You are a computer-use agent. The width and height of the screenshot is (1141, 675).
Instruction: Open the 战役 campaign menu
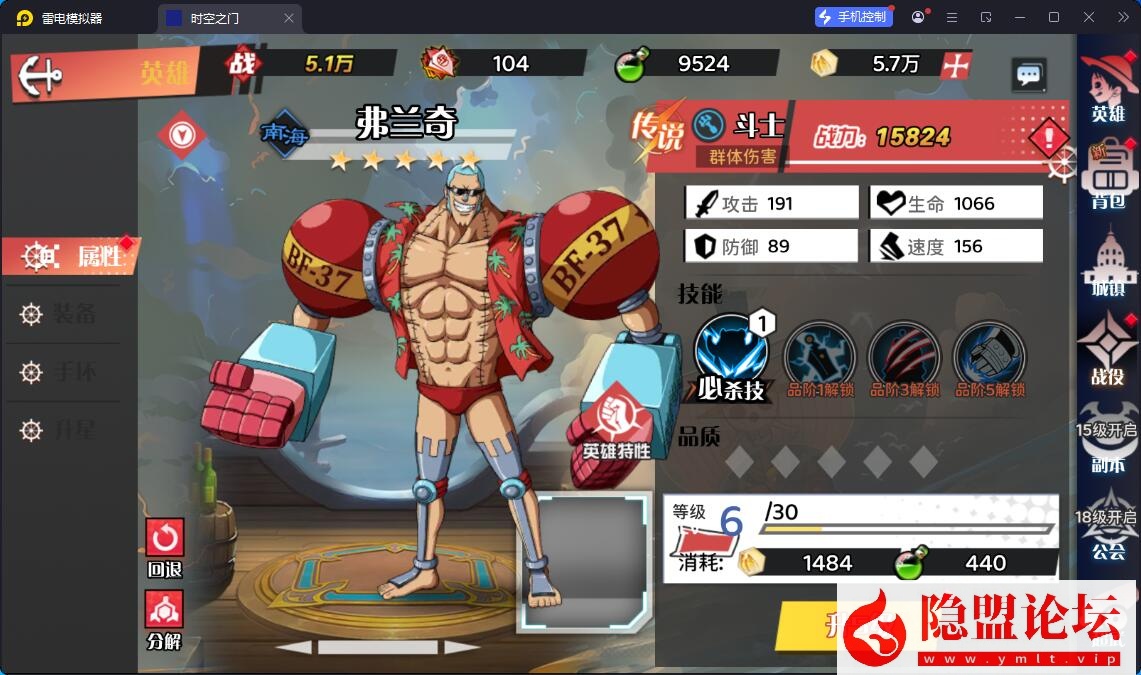[x=1108, y=350]
